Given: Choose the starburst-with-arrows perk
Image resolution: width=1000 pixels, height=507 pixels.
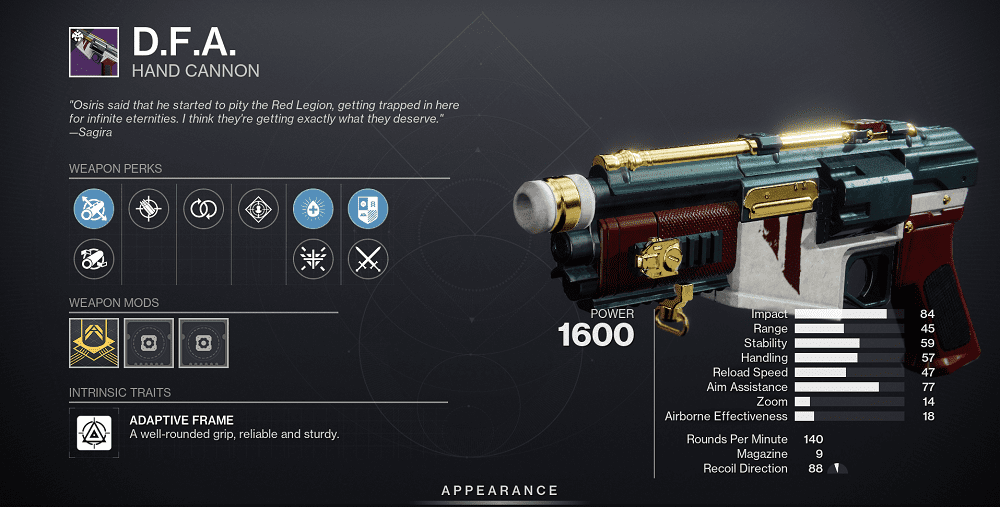Looking at the screenshot, I should [x=312, y=260].
